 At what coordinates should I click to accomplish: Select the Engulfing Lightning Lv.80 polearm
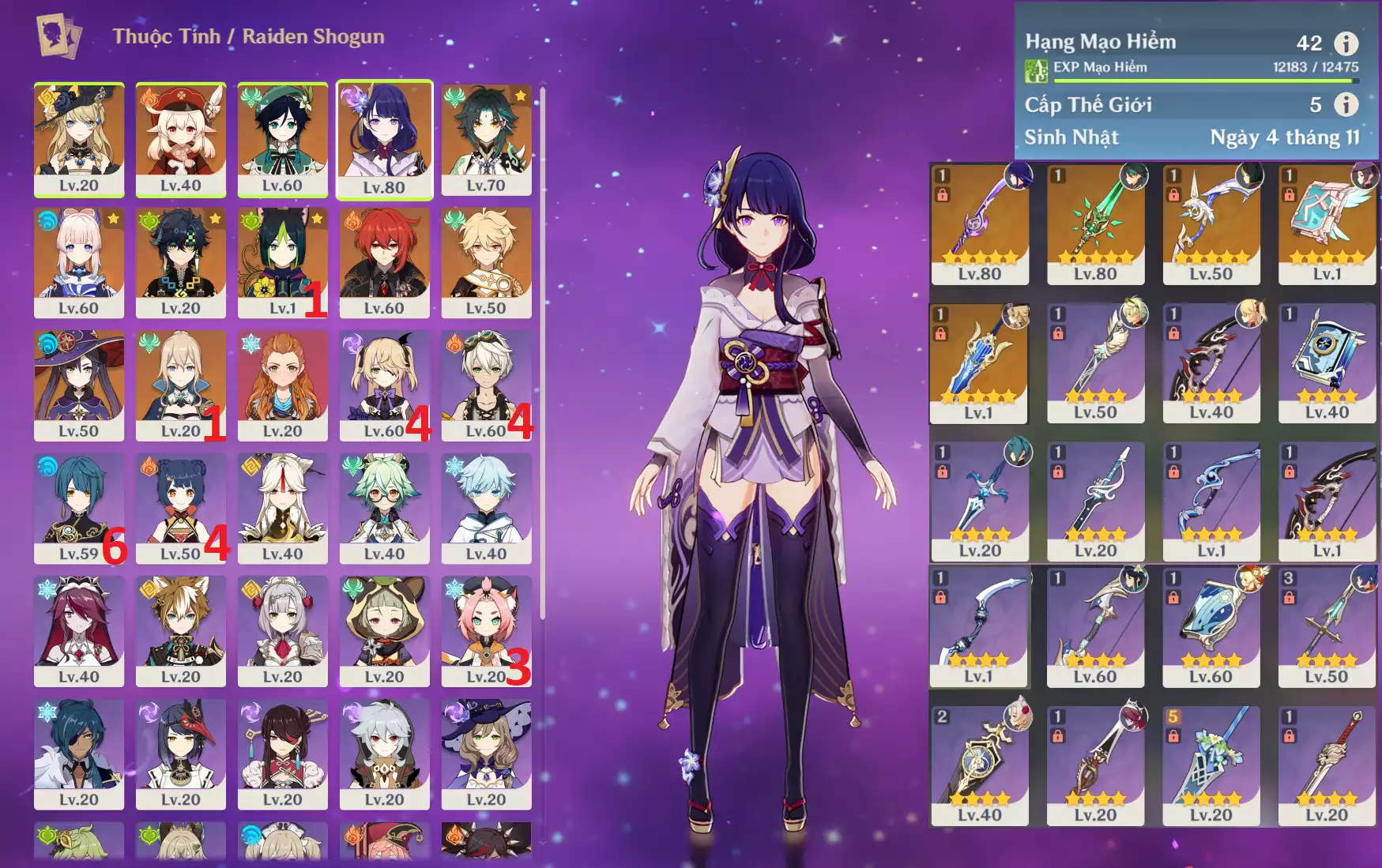[x=980, y=224]
